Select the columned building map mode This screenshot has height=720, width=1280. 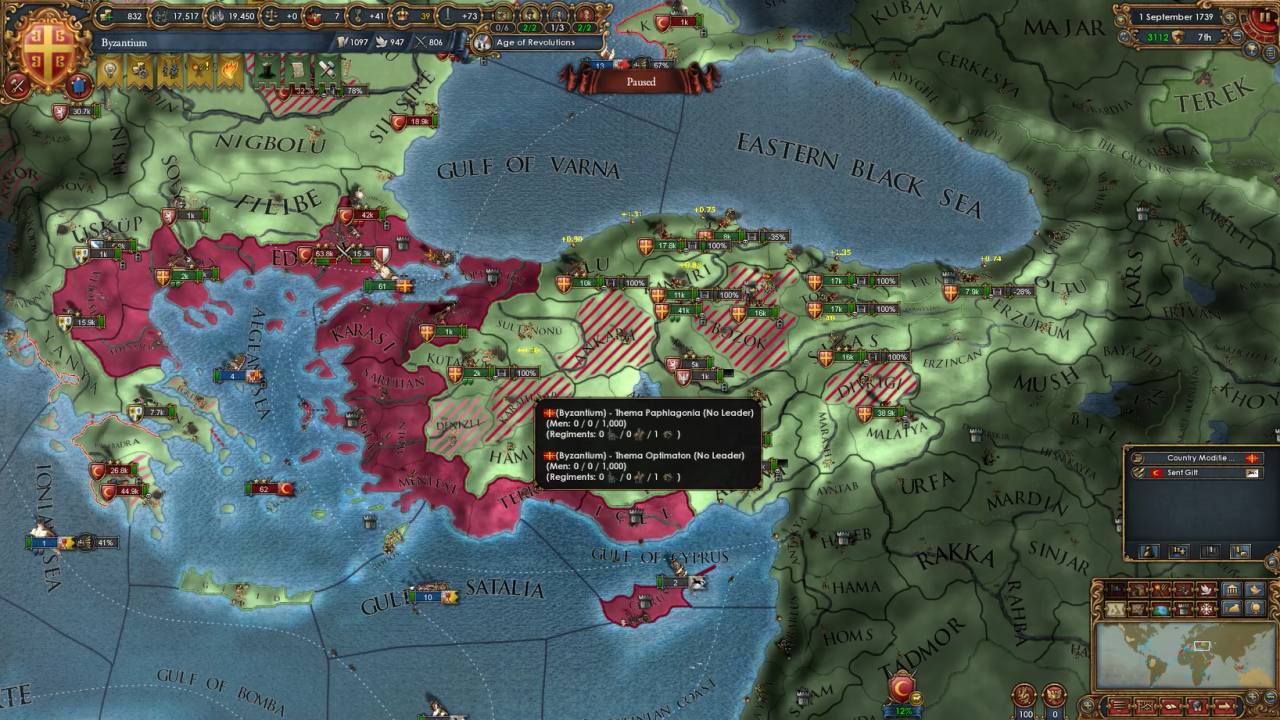[1231, 589]
